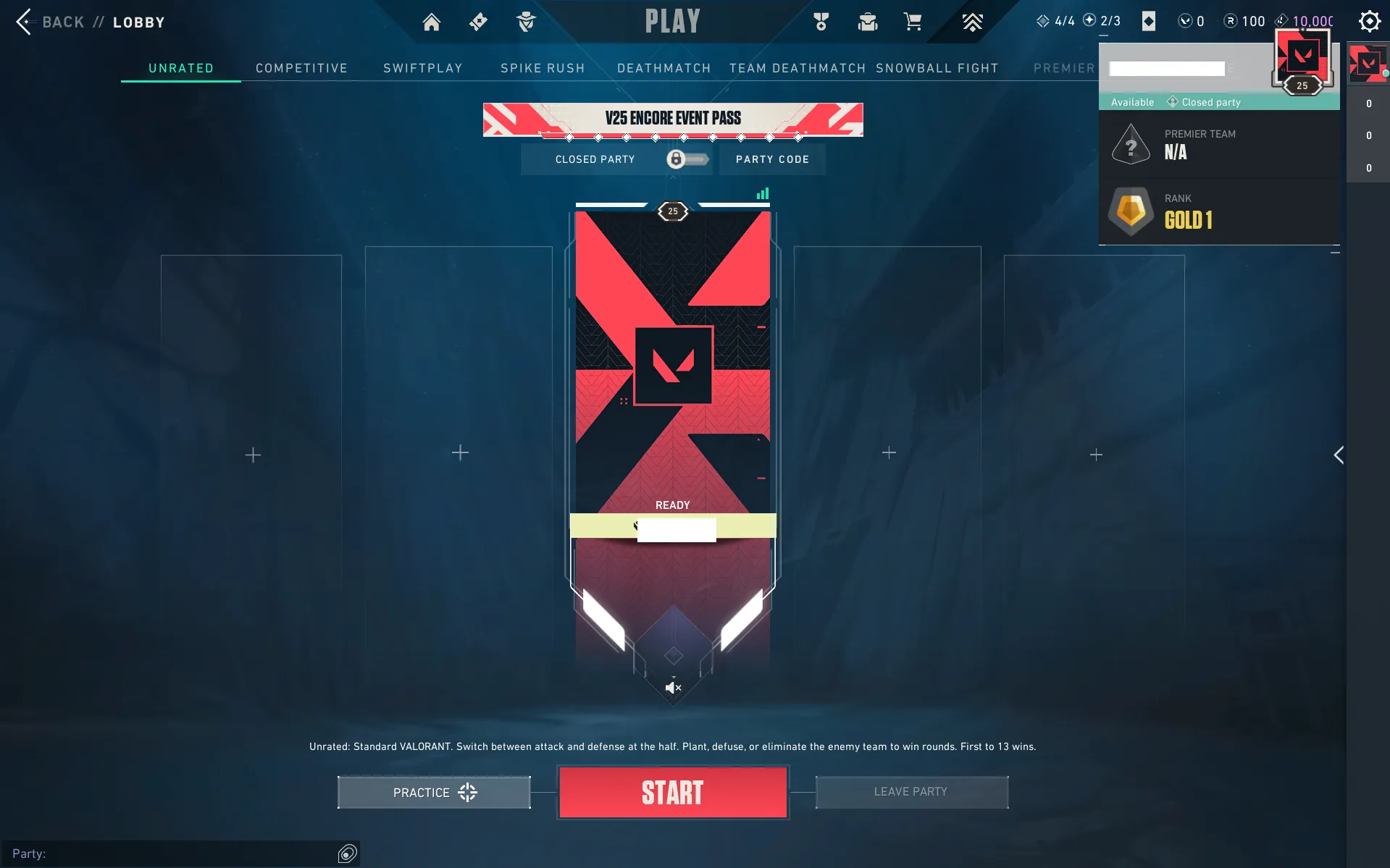Screen dimensions: 1390x868
Task: Switch to the COMPETITIVE mode tab
Action: (x=301, y=68)
